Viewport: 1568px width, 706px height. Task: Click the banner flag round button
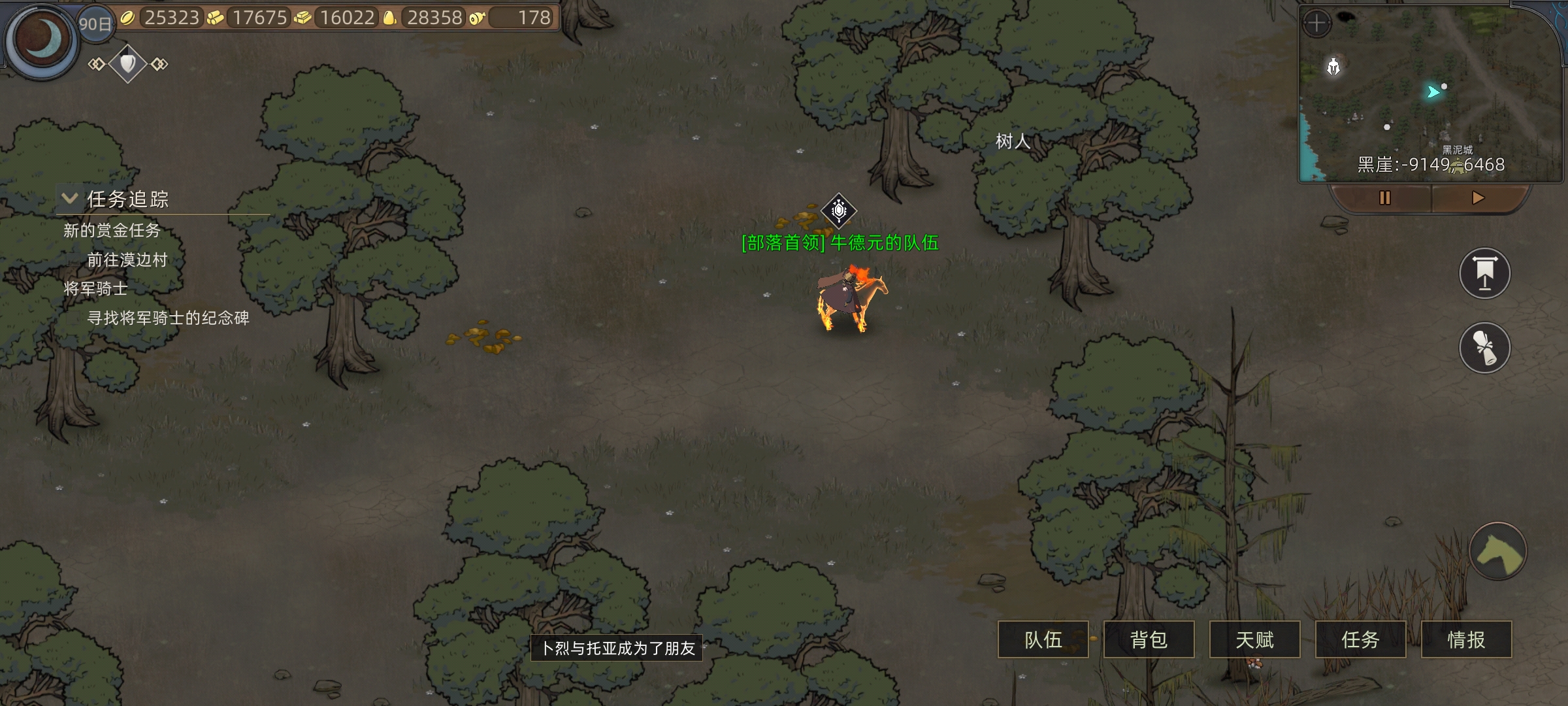(1484, 273)
